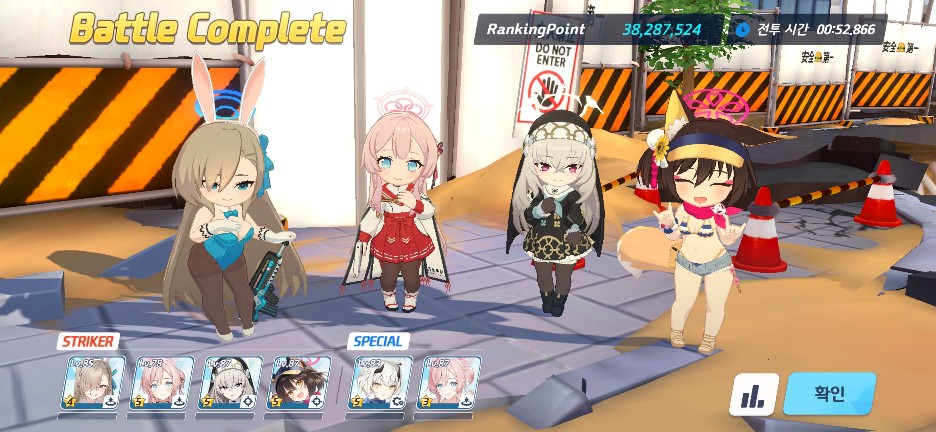Select the Lv.85 bunny-girl striker portrait

point(93,383)
